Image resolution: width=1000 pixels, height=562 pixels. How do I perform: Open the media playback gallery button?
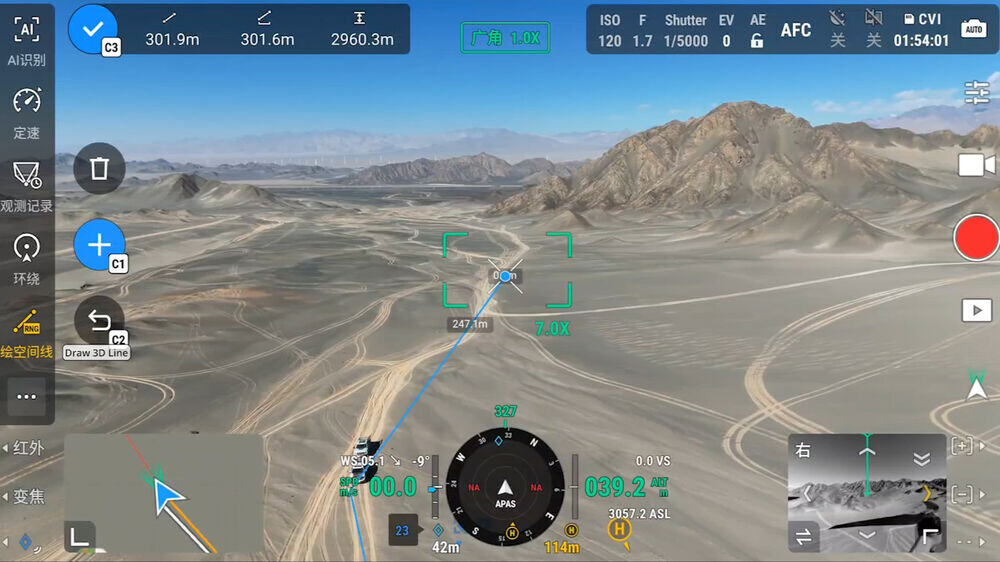(x=976, y=310)
